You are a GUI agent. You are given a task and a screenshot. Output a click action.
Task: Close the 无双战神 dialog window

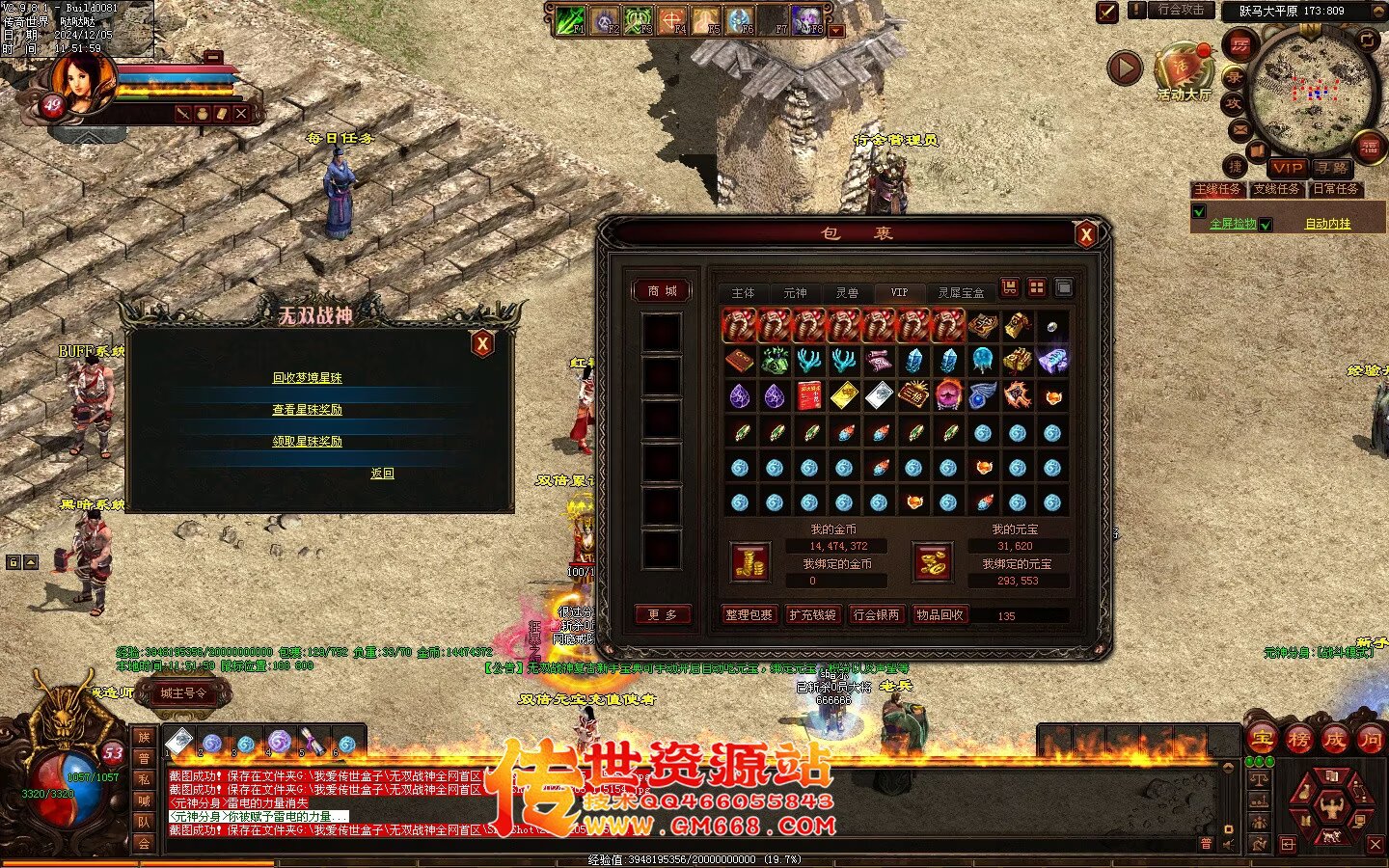pos(482,343)
